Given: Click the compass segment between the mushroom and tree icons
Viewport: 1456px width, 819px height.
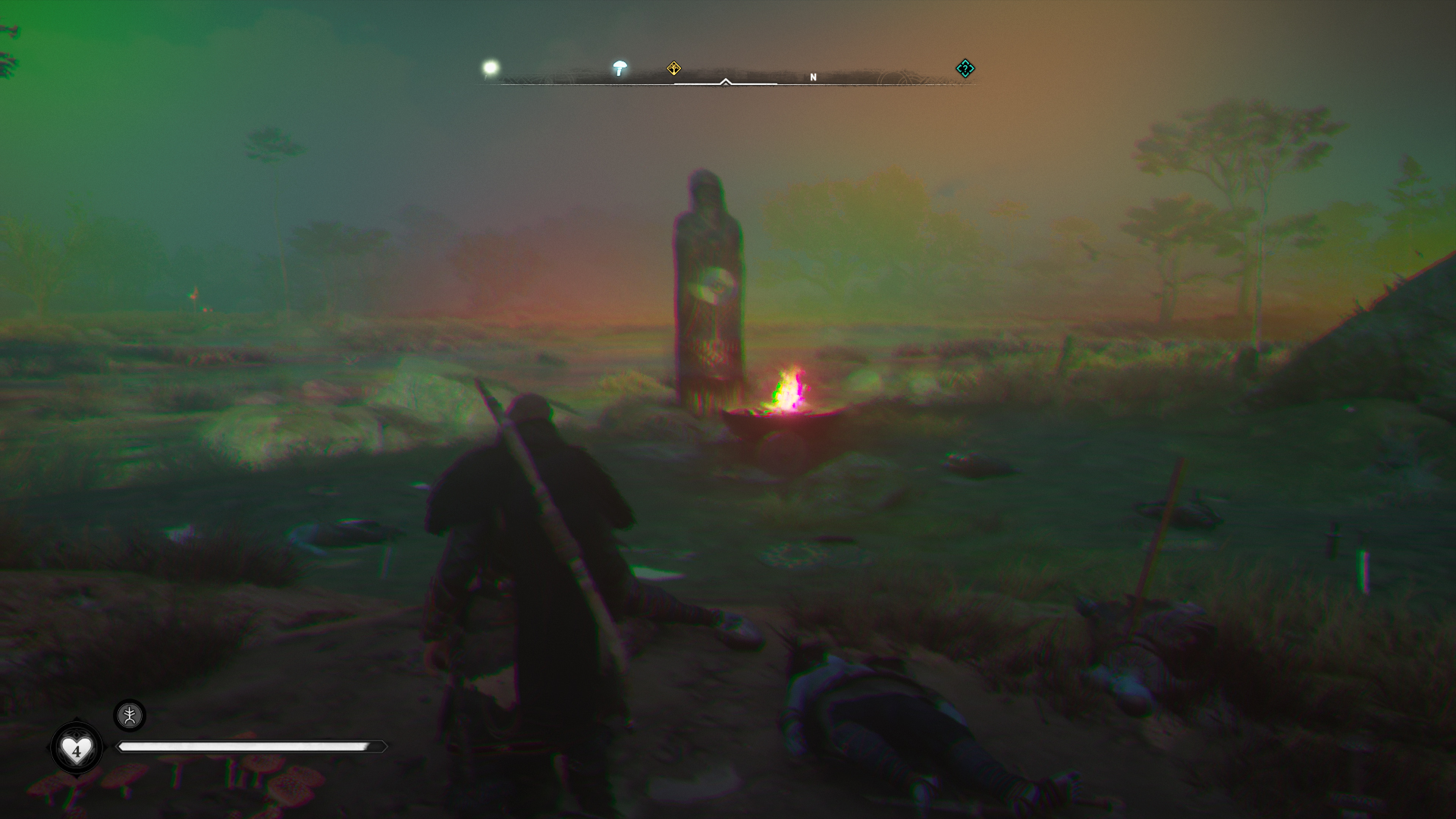Looking at the screenshot, I should tap(648, 72).
